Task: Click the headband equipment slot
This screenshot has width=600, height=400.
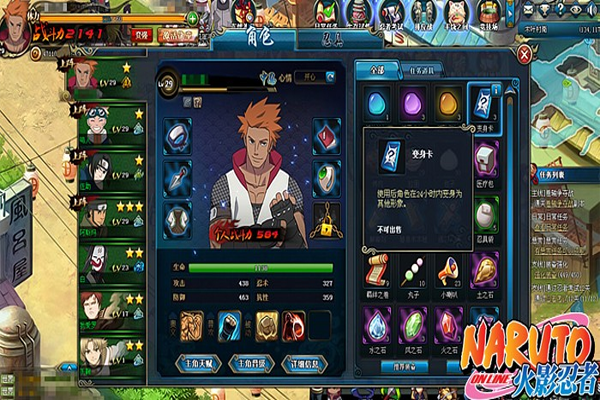Action: 176,133
